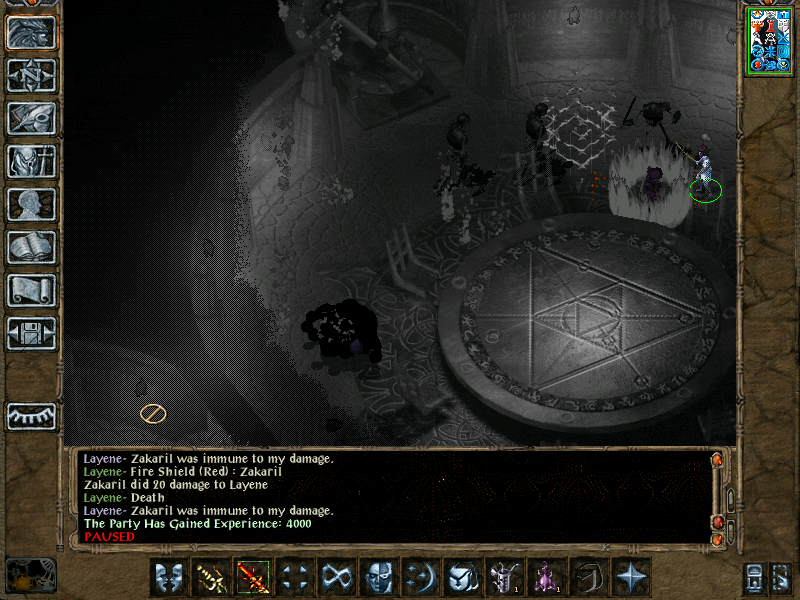
Task: Rest the party with closed-eye button
Action: pyautogui.click(x=31, y=415)
